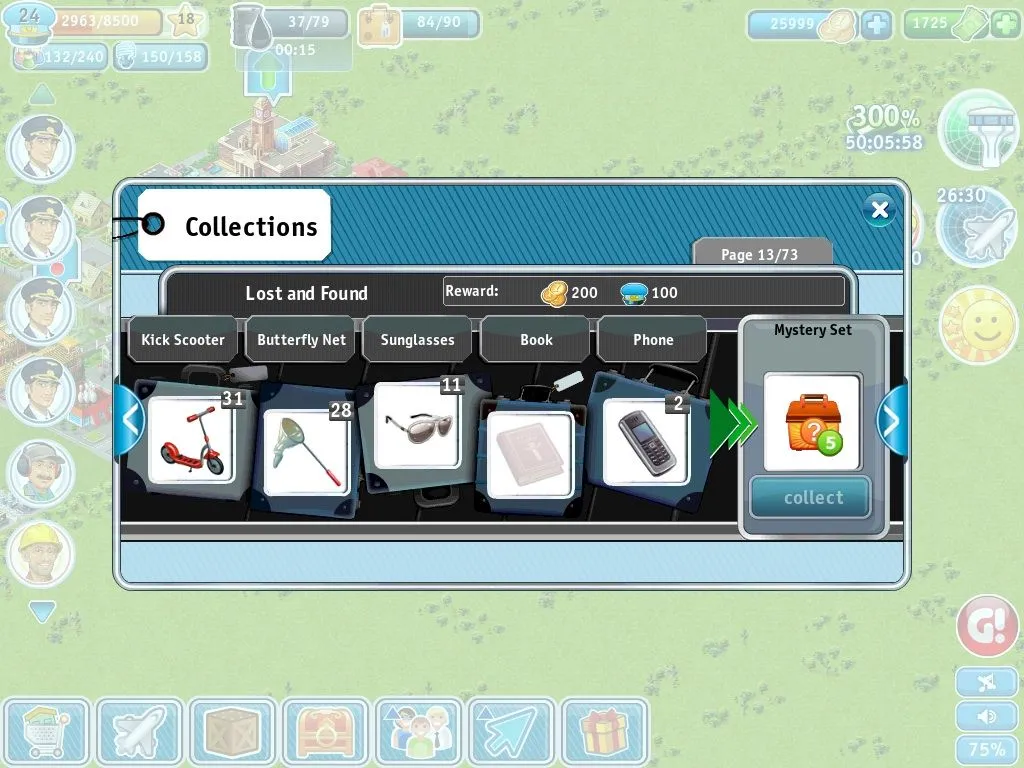Close the Collections window
The image size is (1024, 768).
pyautogui.click(x=879, y=209)
